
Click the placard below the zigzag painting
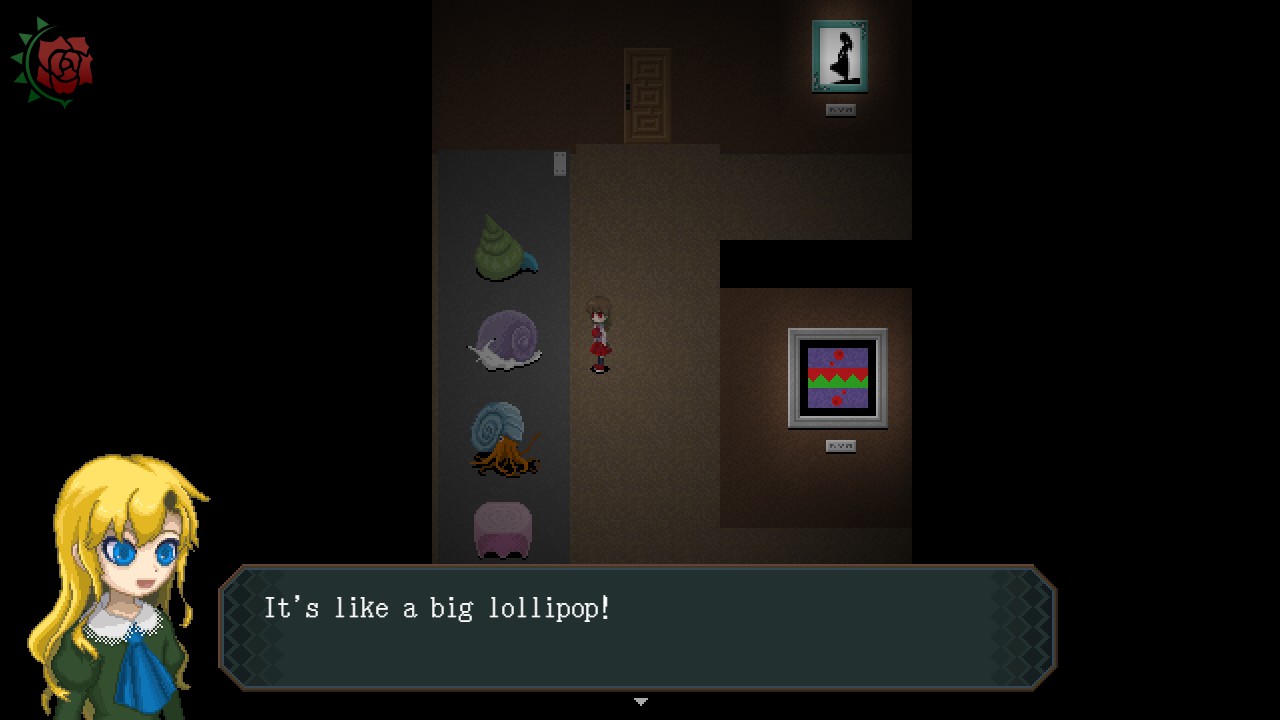[x=841, y=444]
